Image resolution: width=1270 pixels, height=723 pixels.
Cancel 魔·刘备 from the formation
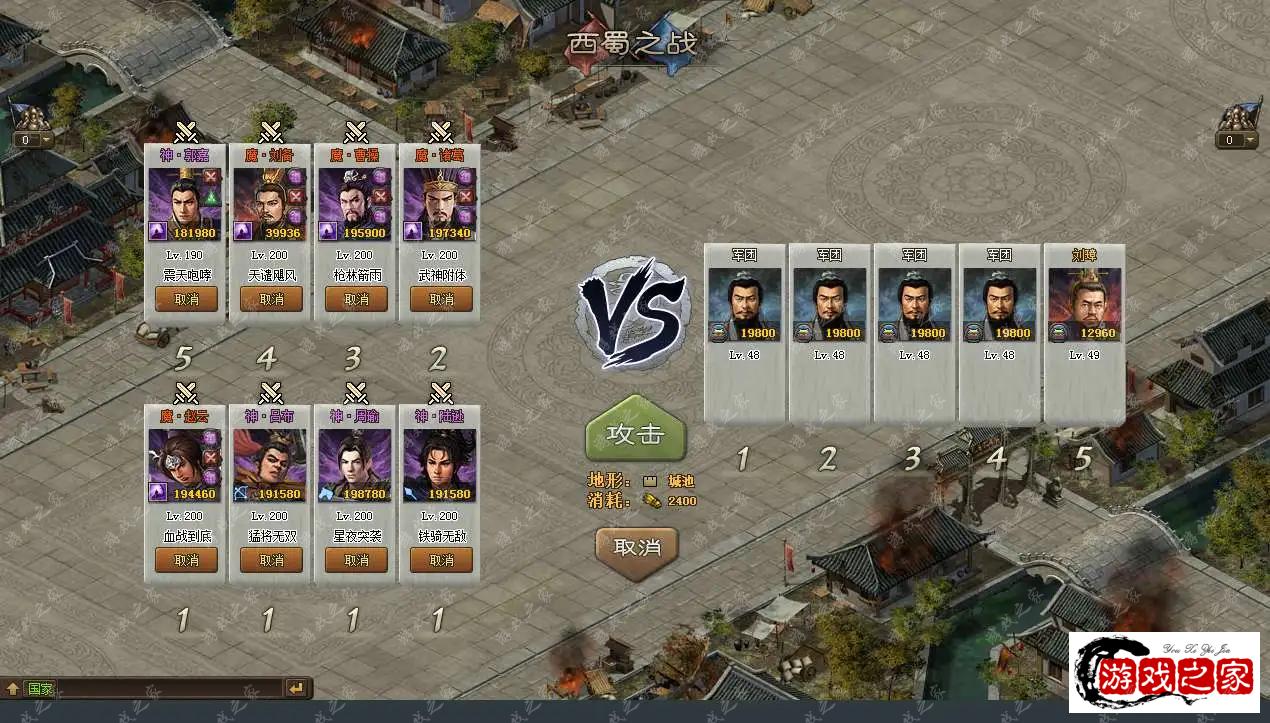click(271, 299)
